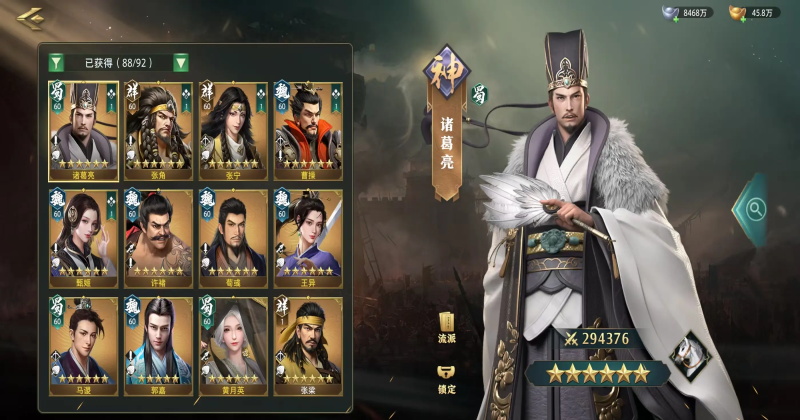
Task: Open the 许褚 hero card
Action: (158, 237)
